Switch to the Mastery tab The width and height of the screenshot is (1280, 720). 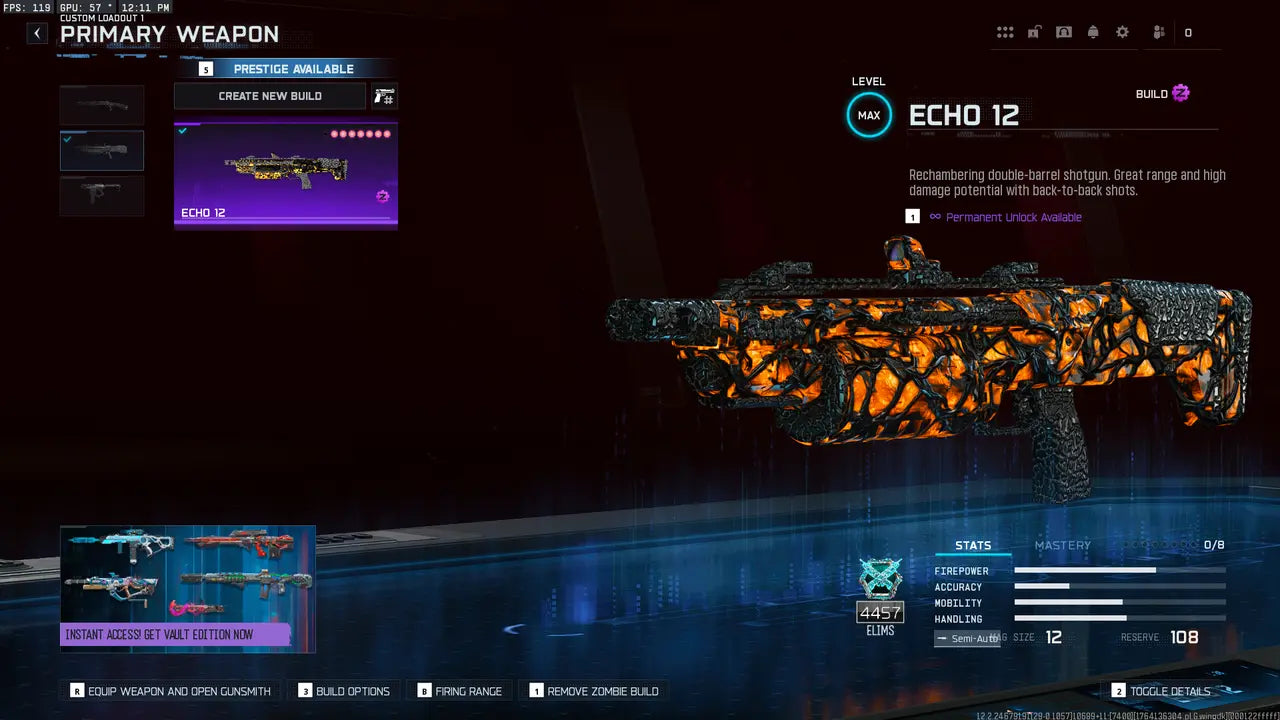pyautogui.click(x=1063, y=545)
